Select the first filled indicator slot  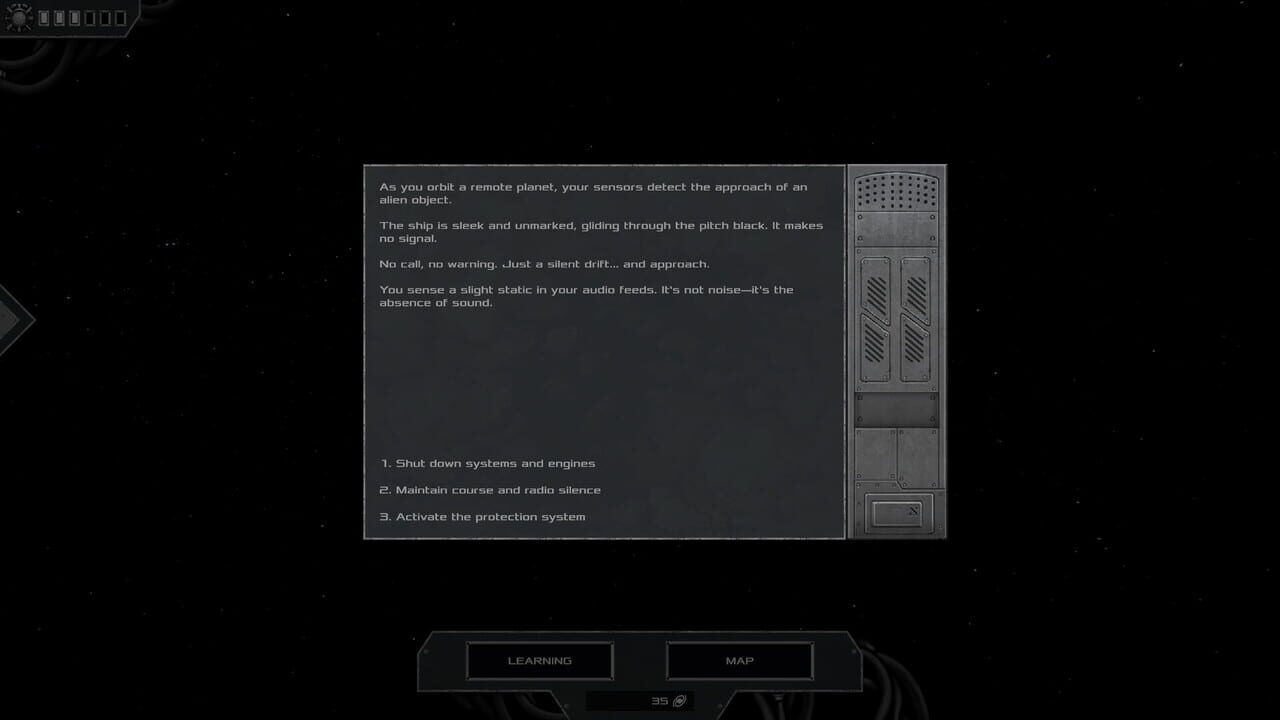pyautogui.click(x=44, y=17)
